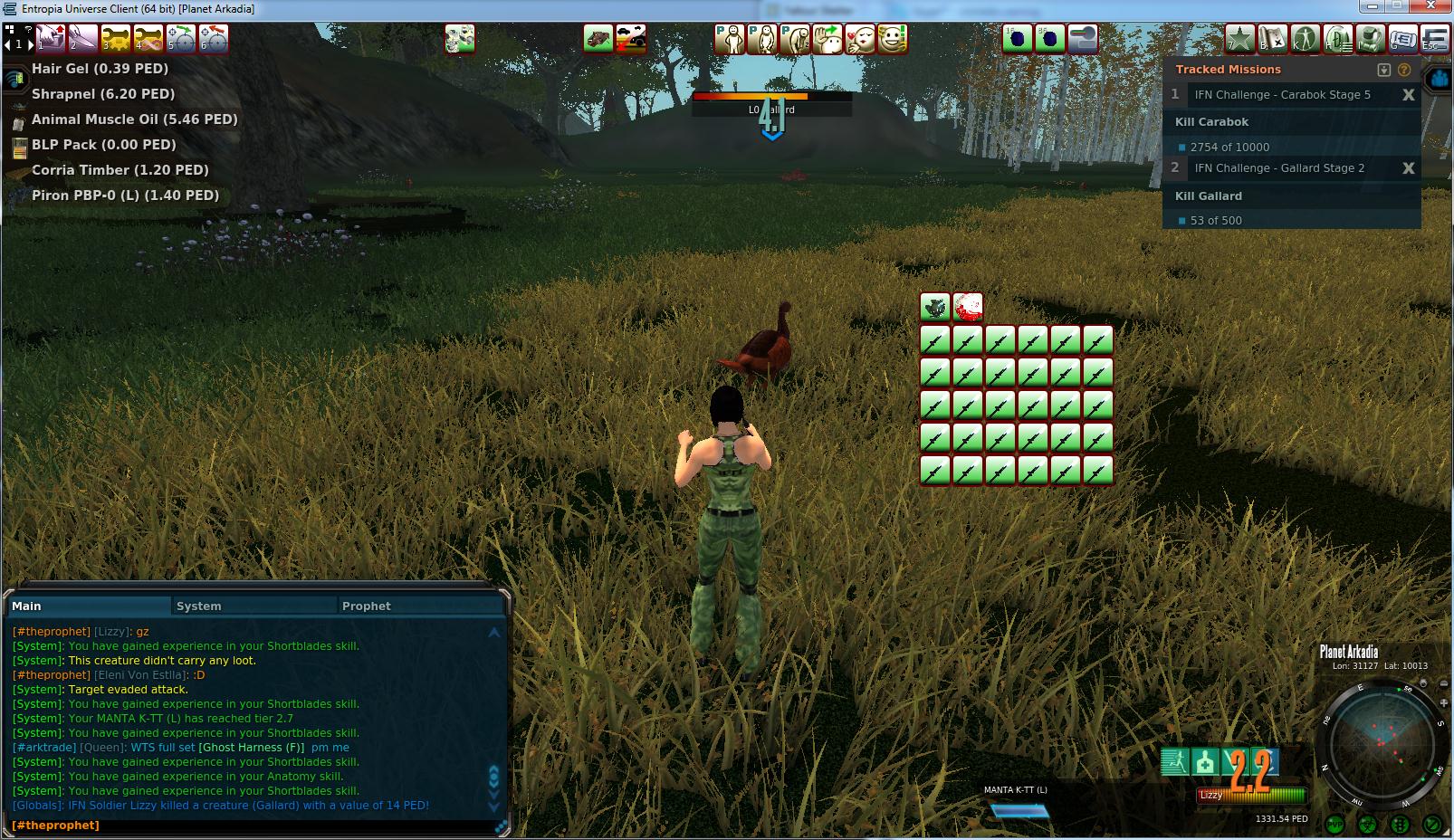Click the chat input field labeled #theprophet
The height and width of the screenshot is (840, 1454).
pos(253,826)
